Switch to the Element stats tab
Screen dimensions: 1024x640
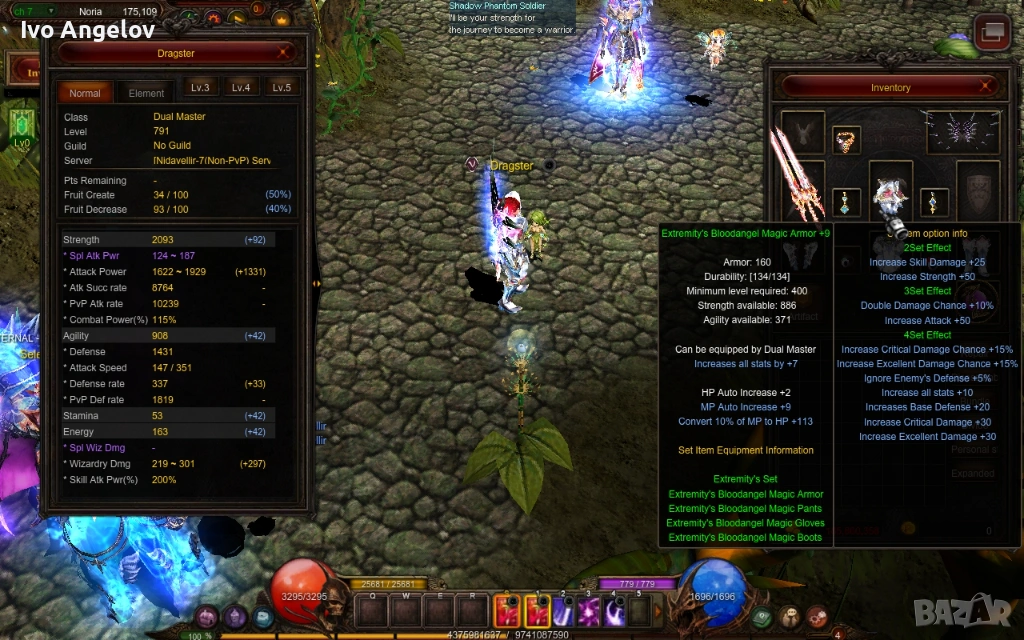tap(146, 93)
